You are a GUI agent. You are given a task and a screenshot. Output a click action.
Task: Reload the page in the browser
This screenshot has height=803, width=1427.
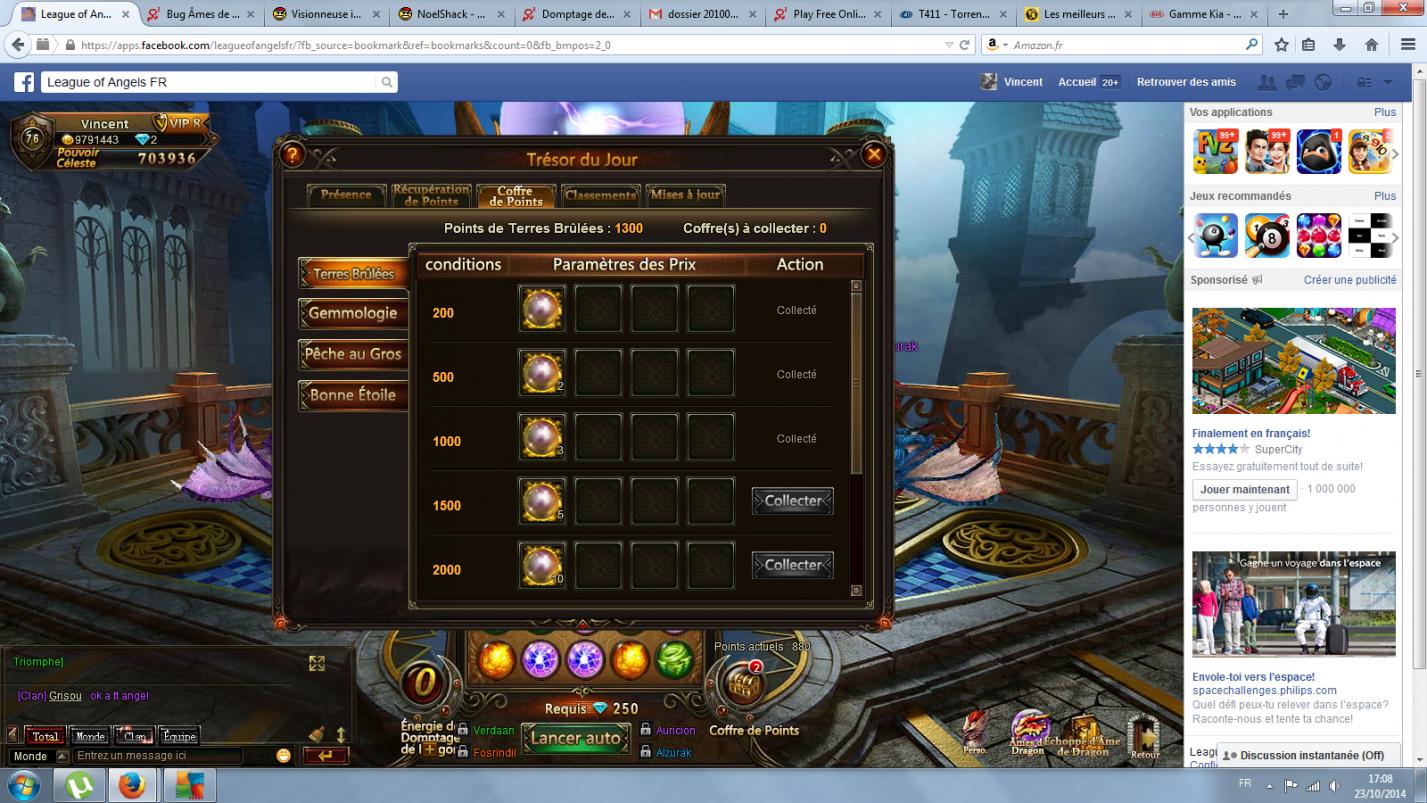point(965,45)
